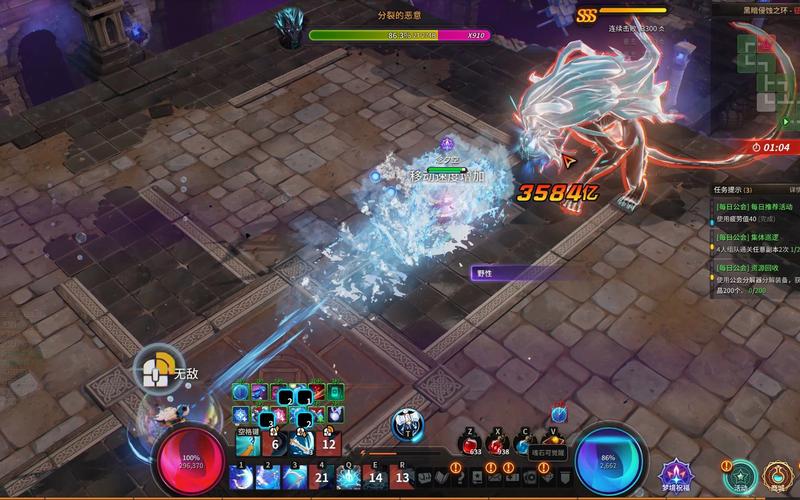Activate the skill on hotkey 1
Screen dimensions: 800x500
click(x=241, y=477)
